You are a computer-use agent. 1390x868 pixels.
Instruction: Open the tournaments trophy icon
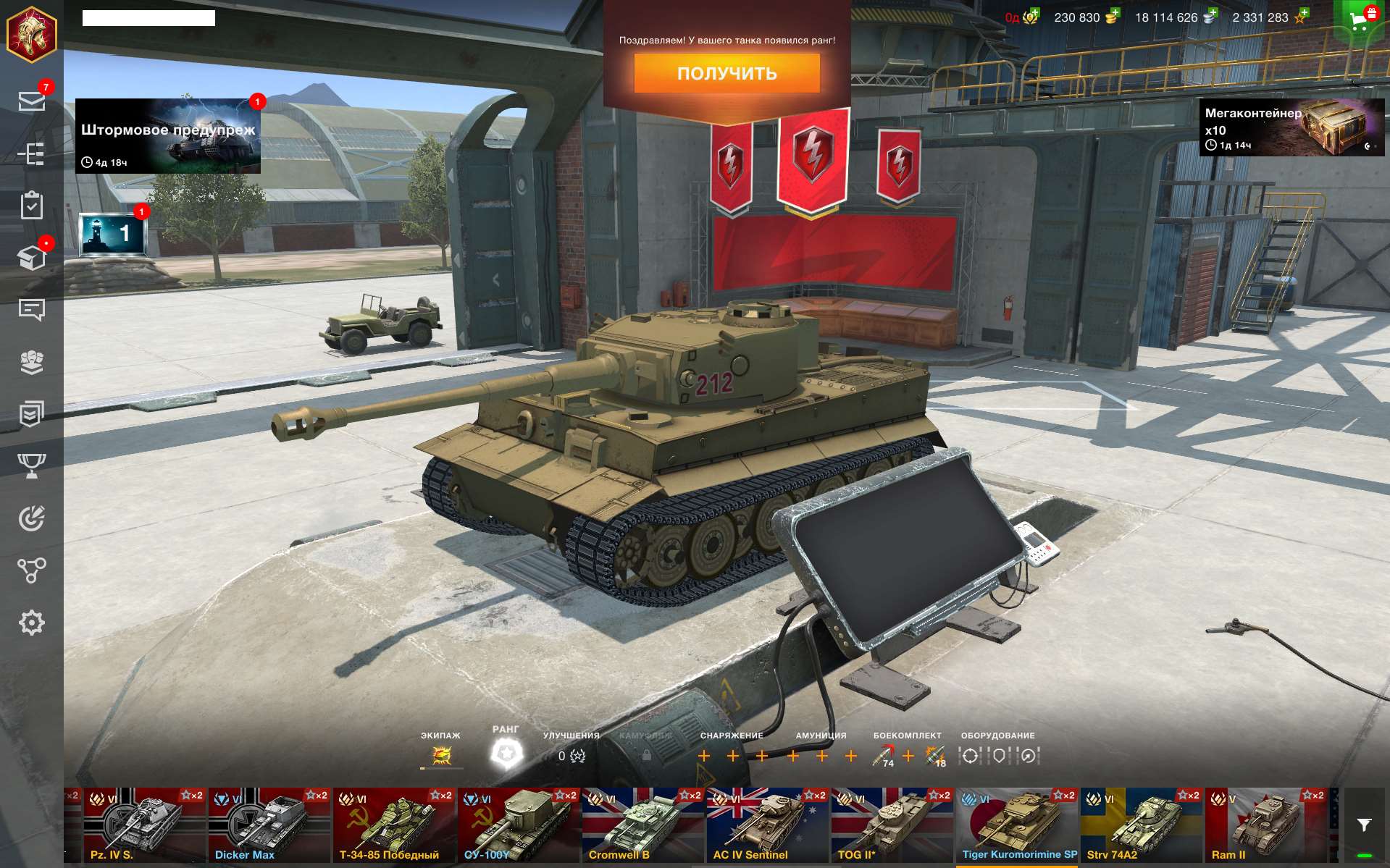coord(33,465)
